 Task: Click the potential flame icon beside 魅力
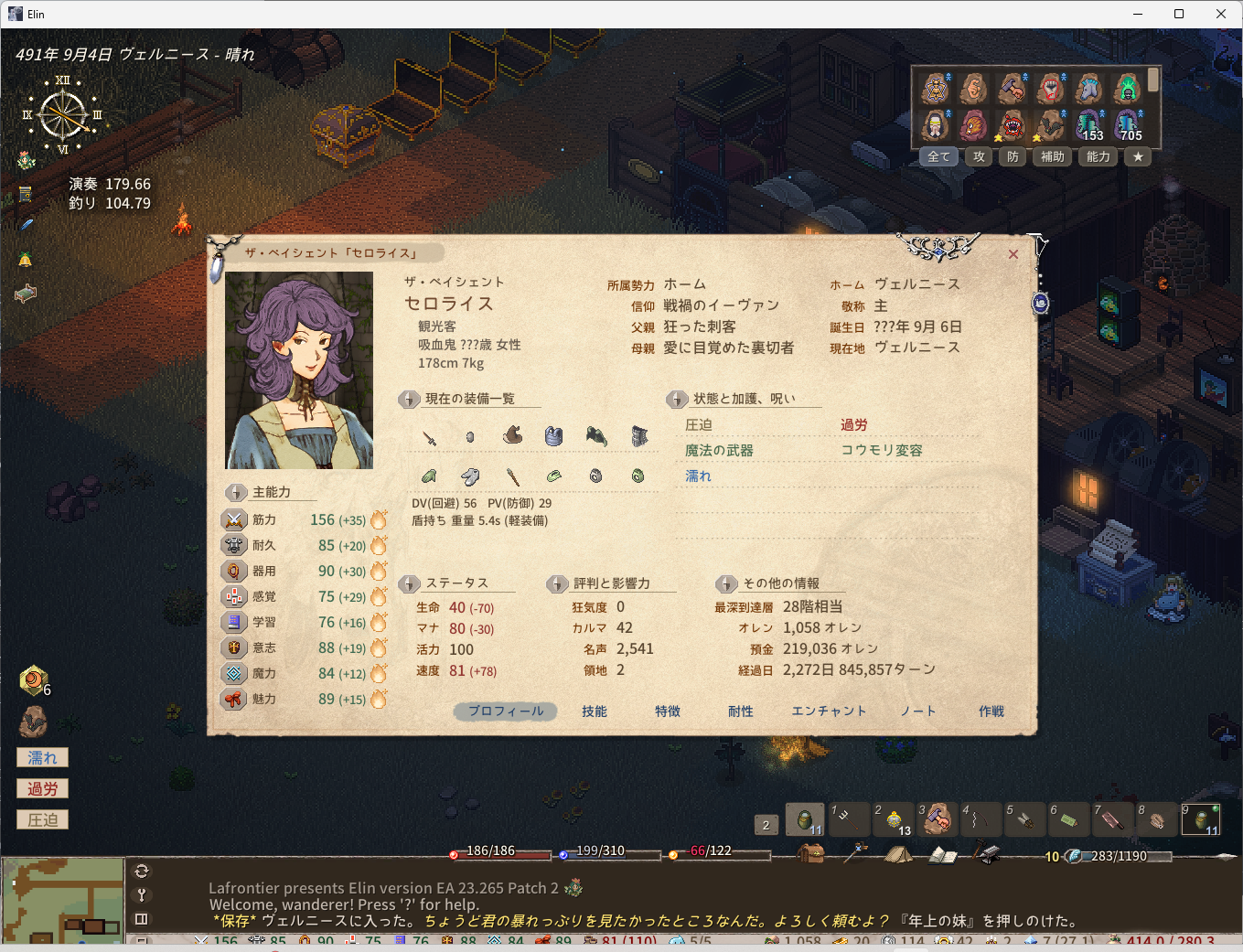(x=376, y=699)
